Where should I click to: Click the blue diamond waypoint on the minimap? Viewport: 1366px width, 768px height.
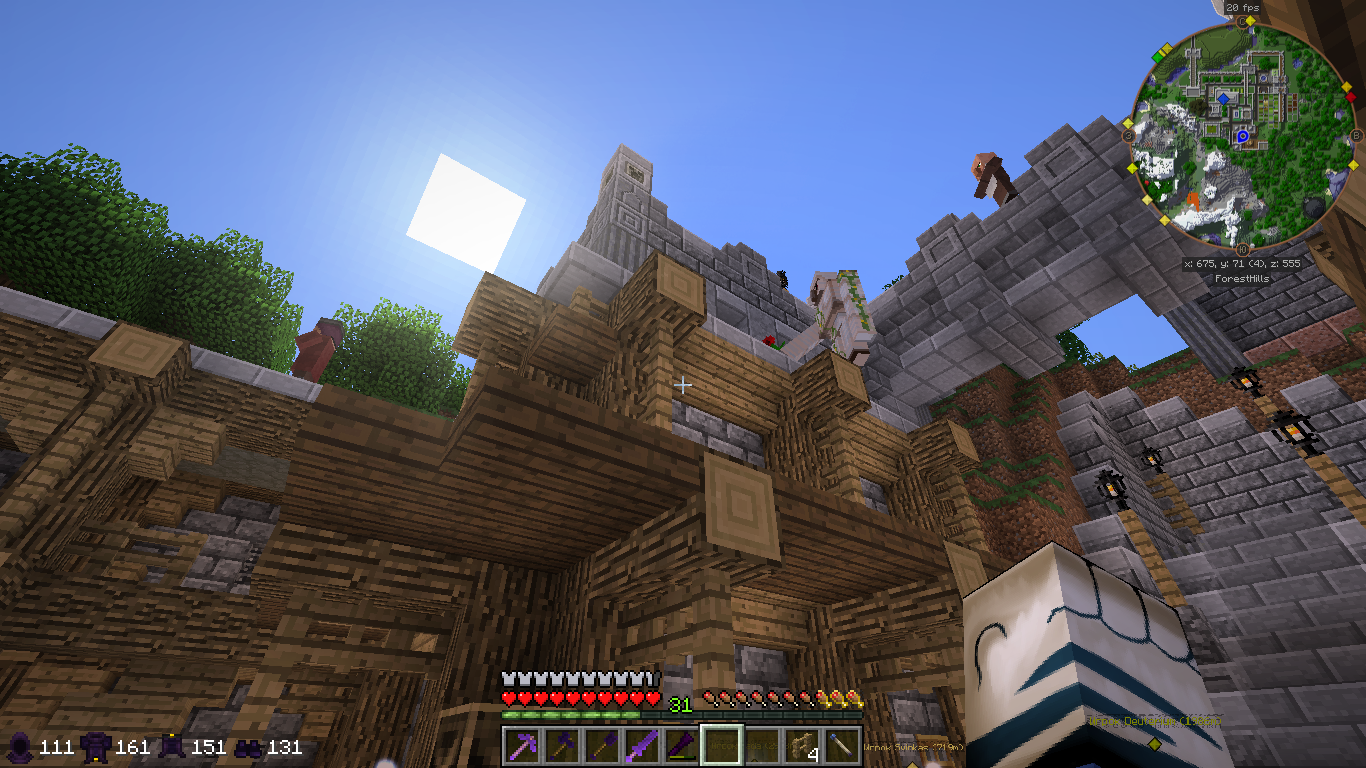pos(1223,99)
